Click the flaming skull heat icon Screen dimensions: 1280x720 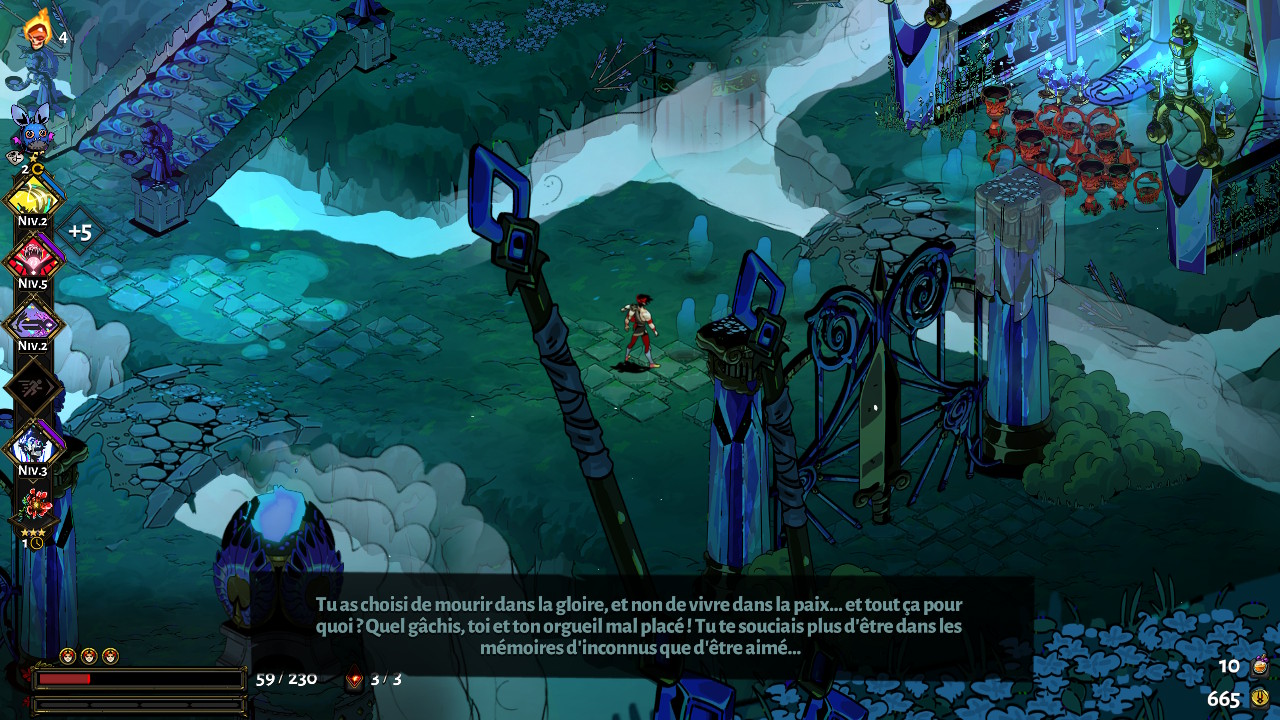pyautogui.click(x=38, y=30)
